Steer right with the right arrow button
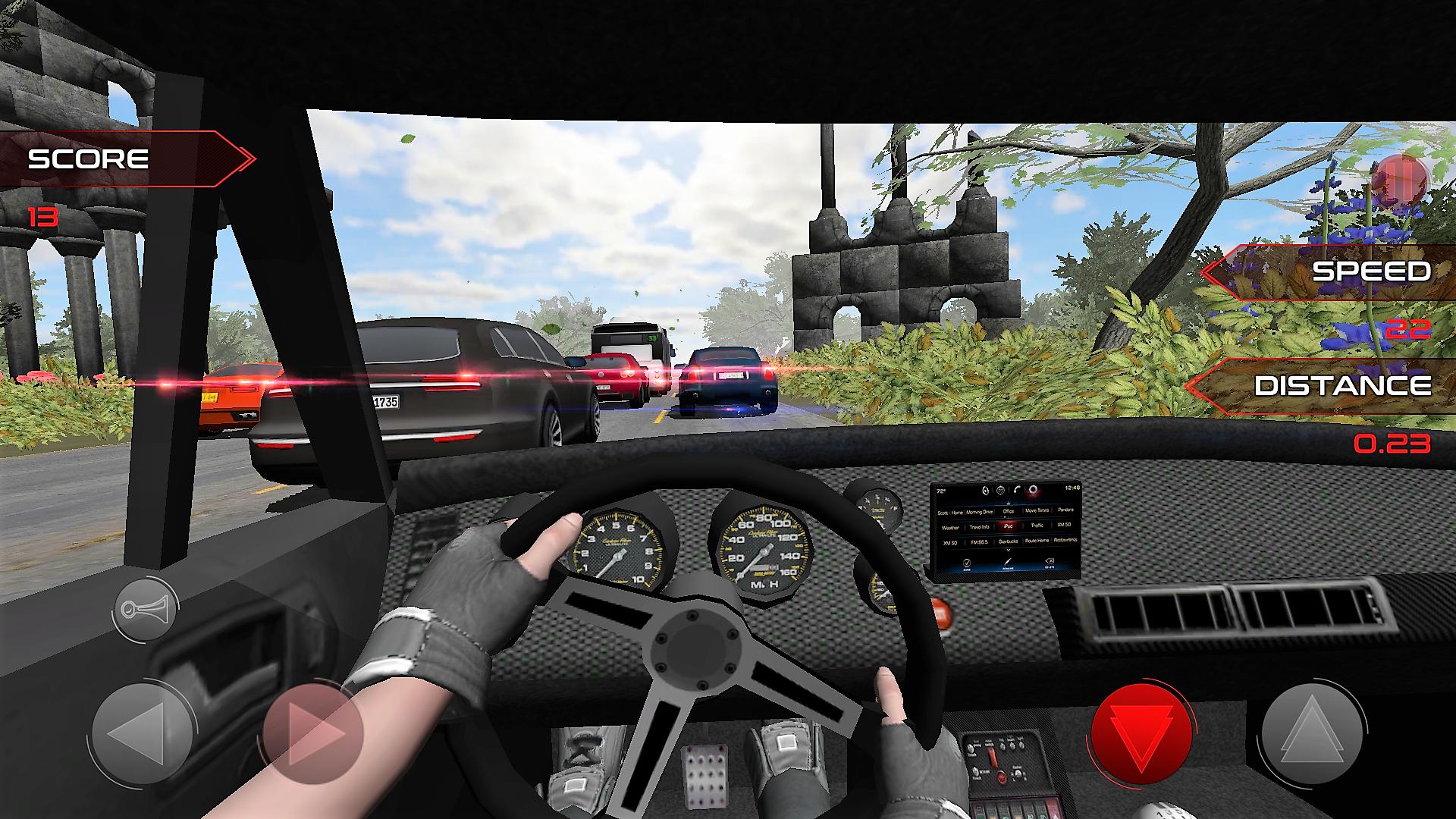This screenshot has width=1456, height=819. (x=314, y=733)
